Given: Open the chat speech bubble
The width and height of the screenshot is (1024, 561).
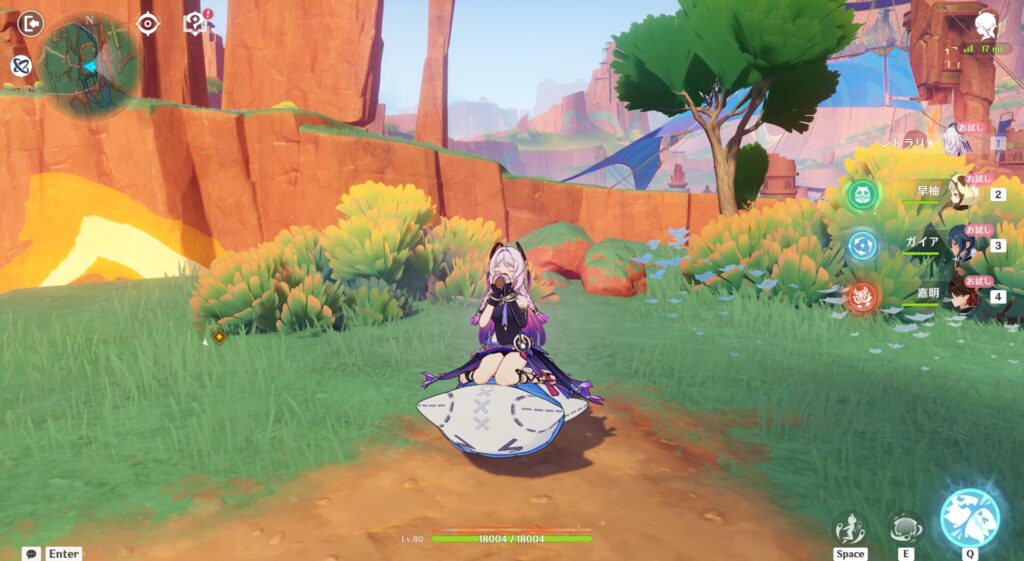Looking at the screenshot, I should point(31,553).
